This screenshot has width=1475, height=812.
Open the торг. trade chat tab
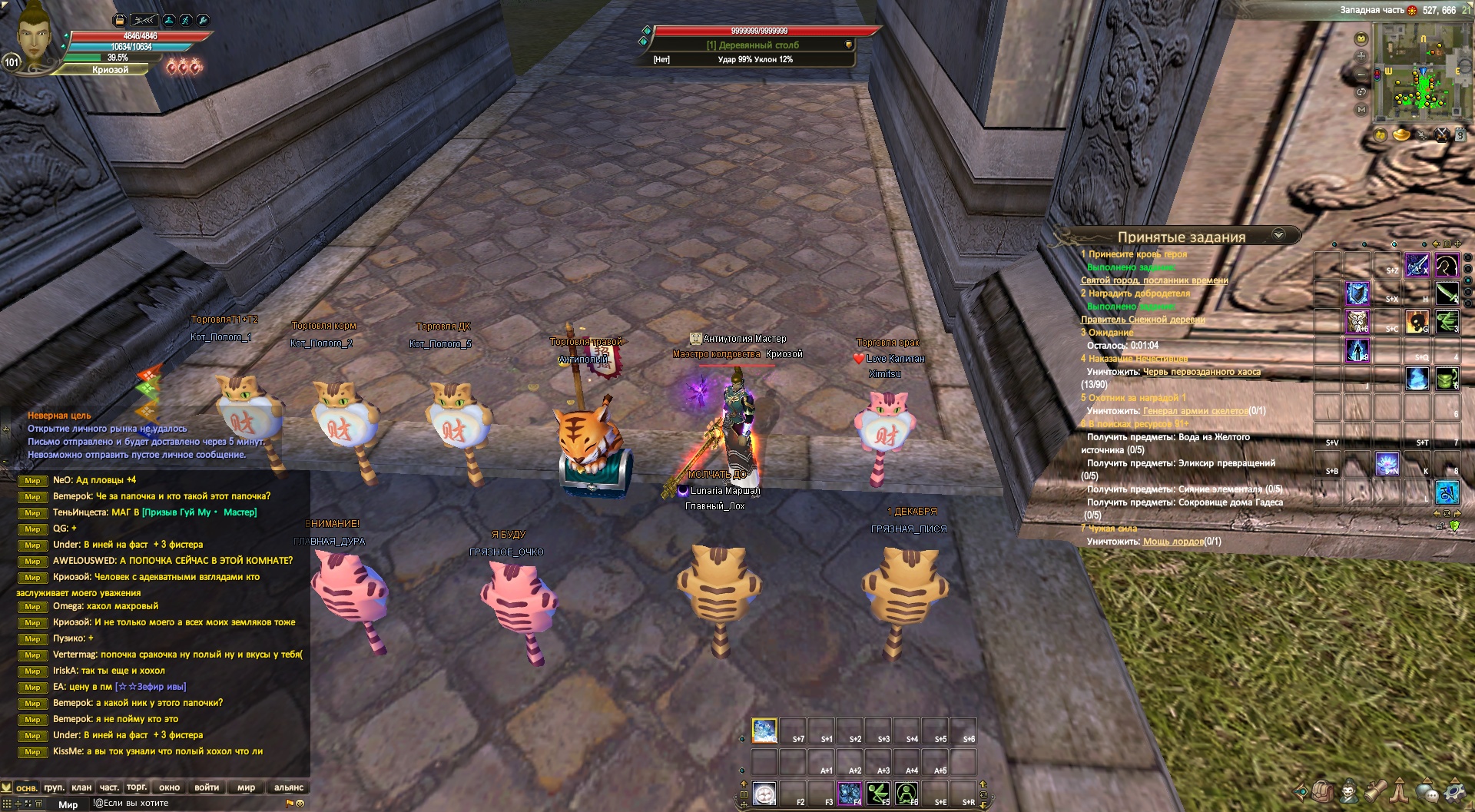click(x=137, y=787)
